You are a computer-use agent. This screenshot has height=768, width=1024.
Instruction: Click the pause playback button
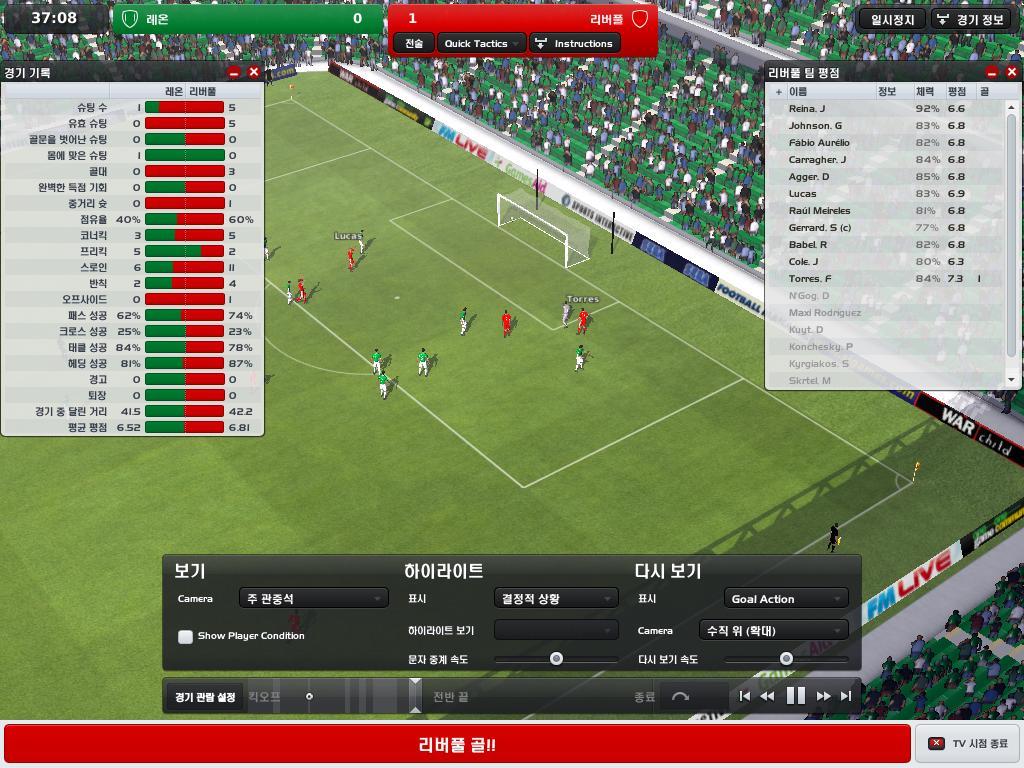click(796, 696)
